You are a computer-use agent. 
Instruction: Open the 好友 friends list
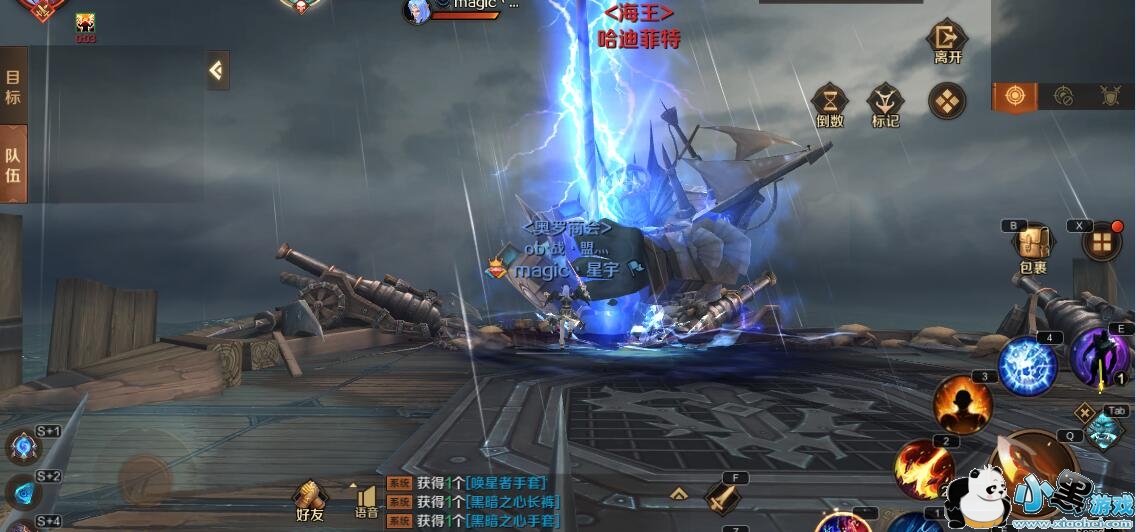pyautogui.click(x=310, y=500)
